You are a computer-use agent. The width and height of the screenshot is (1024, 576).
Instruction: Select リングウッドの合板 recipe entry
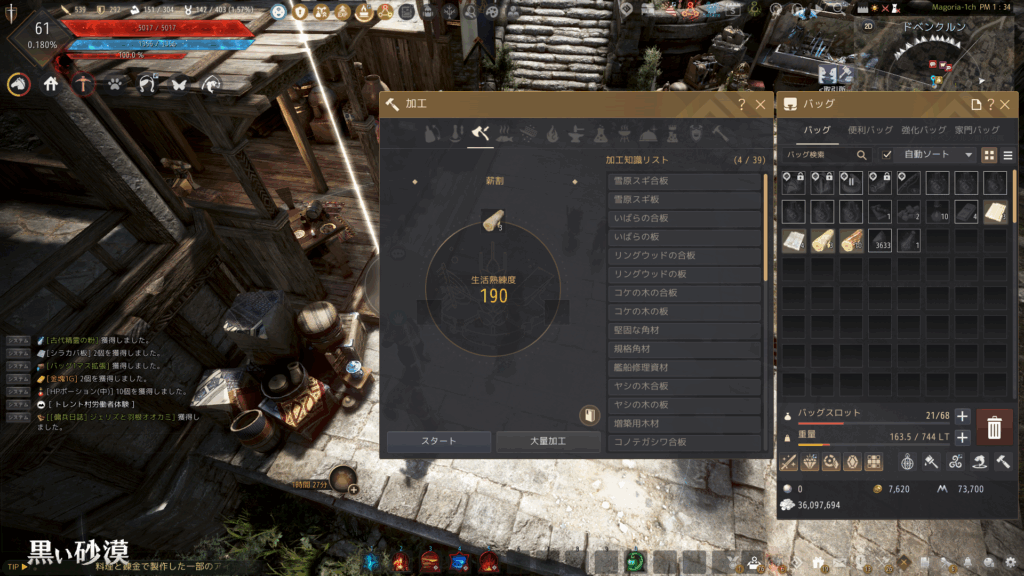pos(685,256)
